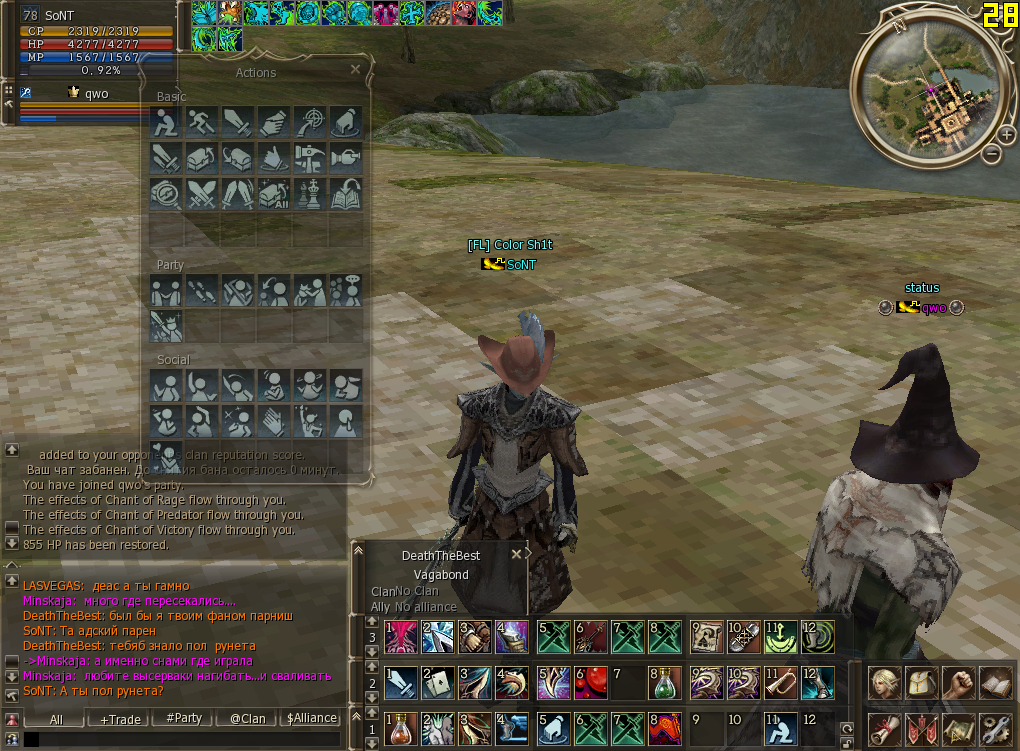Show the $Alliance chat tab
1020x751 pixels.
pyautogui.click(x=311, y=718)
